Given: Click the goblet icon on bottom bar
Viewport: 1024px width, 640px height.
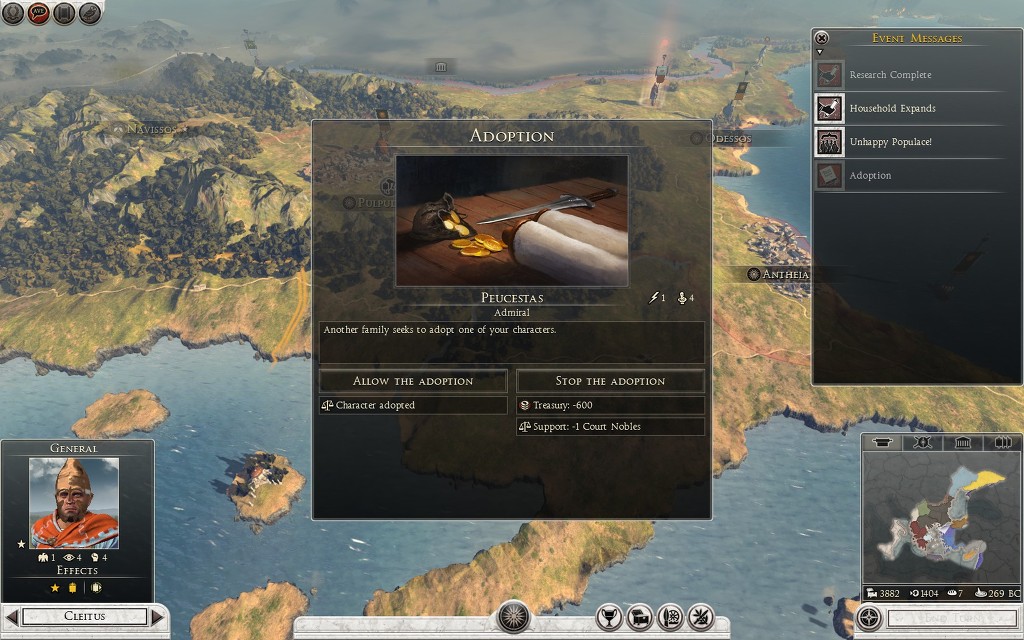Looking at the screenshot, I should (x=608, y=616).
